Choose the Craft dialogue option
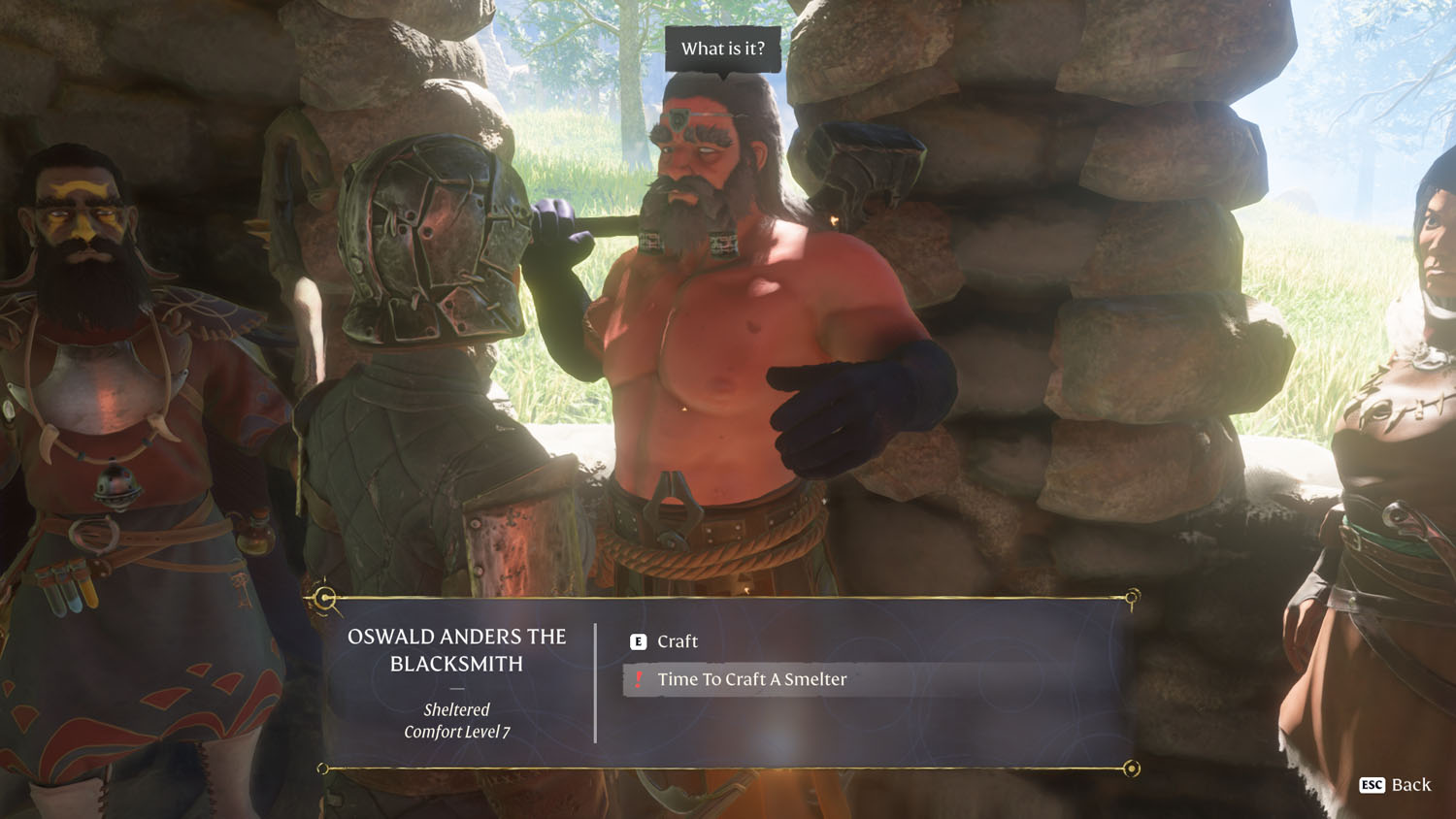This screenshot has height=819, width=1456. pyautogui.click(x=677, y=641)
